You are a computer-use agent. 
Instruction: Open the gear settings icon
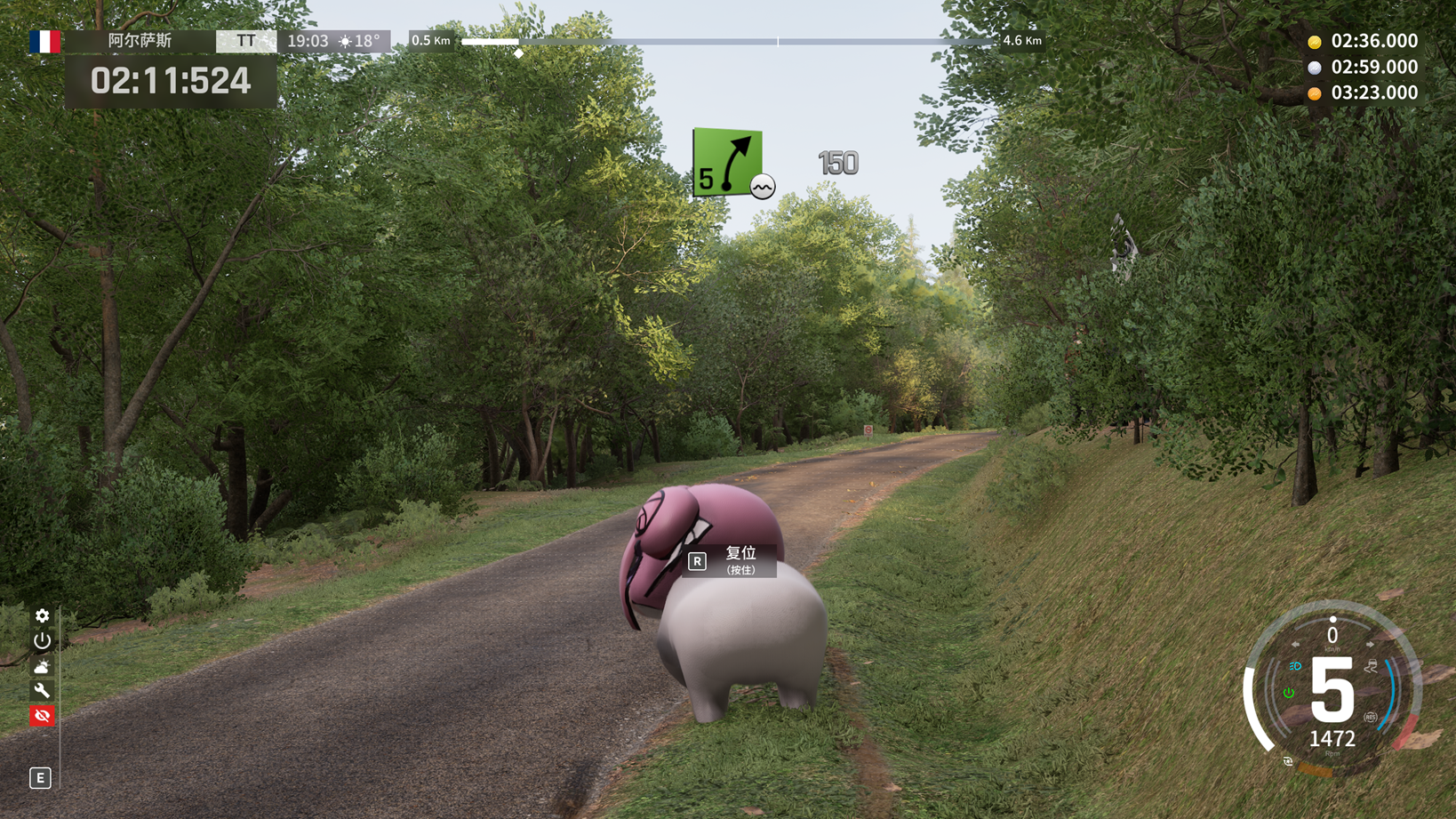[x=42, y=615]
